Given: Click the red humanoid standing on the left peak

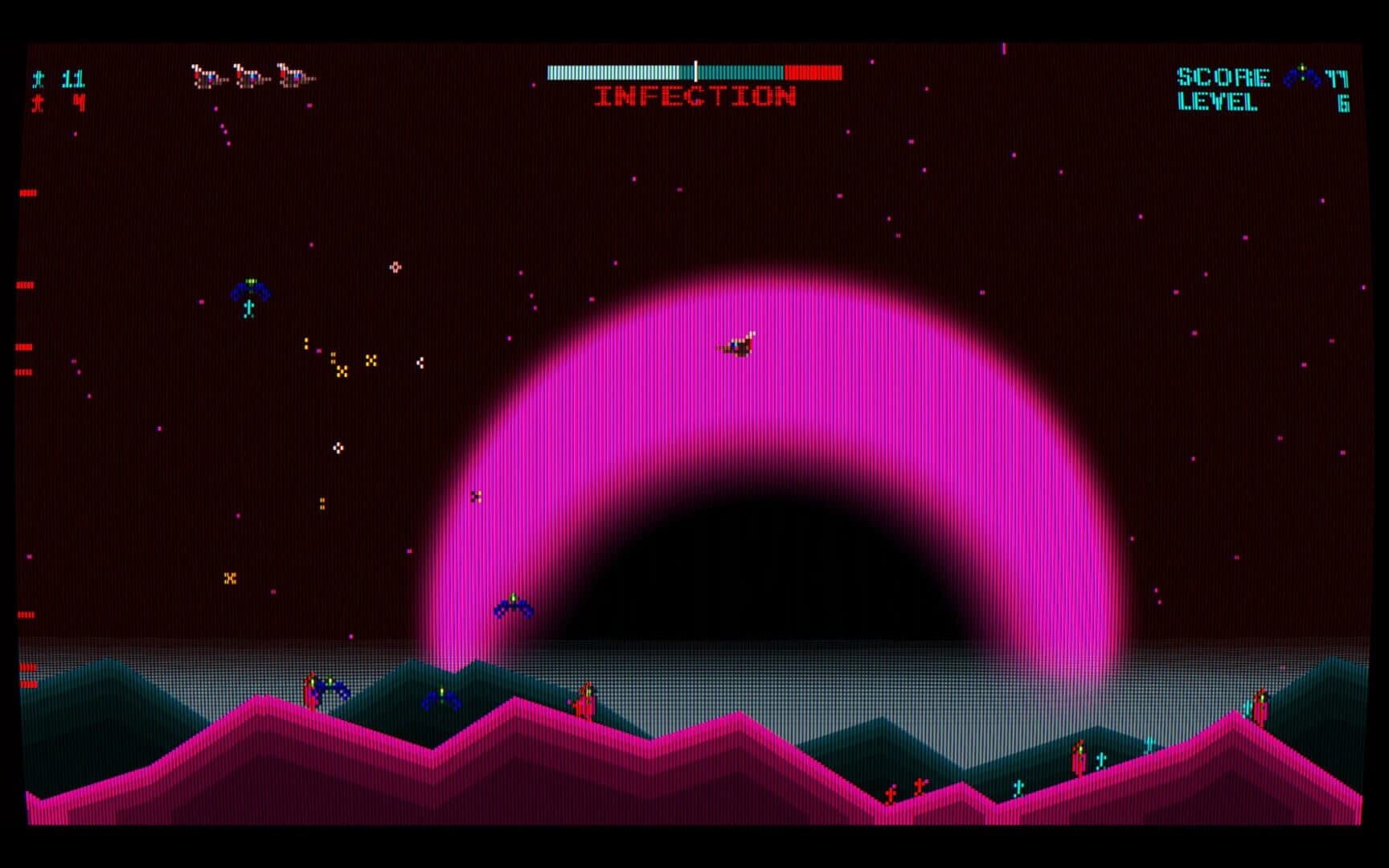Looking at the screenshot, I should pyautogui.click(x=309, y=693).
